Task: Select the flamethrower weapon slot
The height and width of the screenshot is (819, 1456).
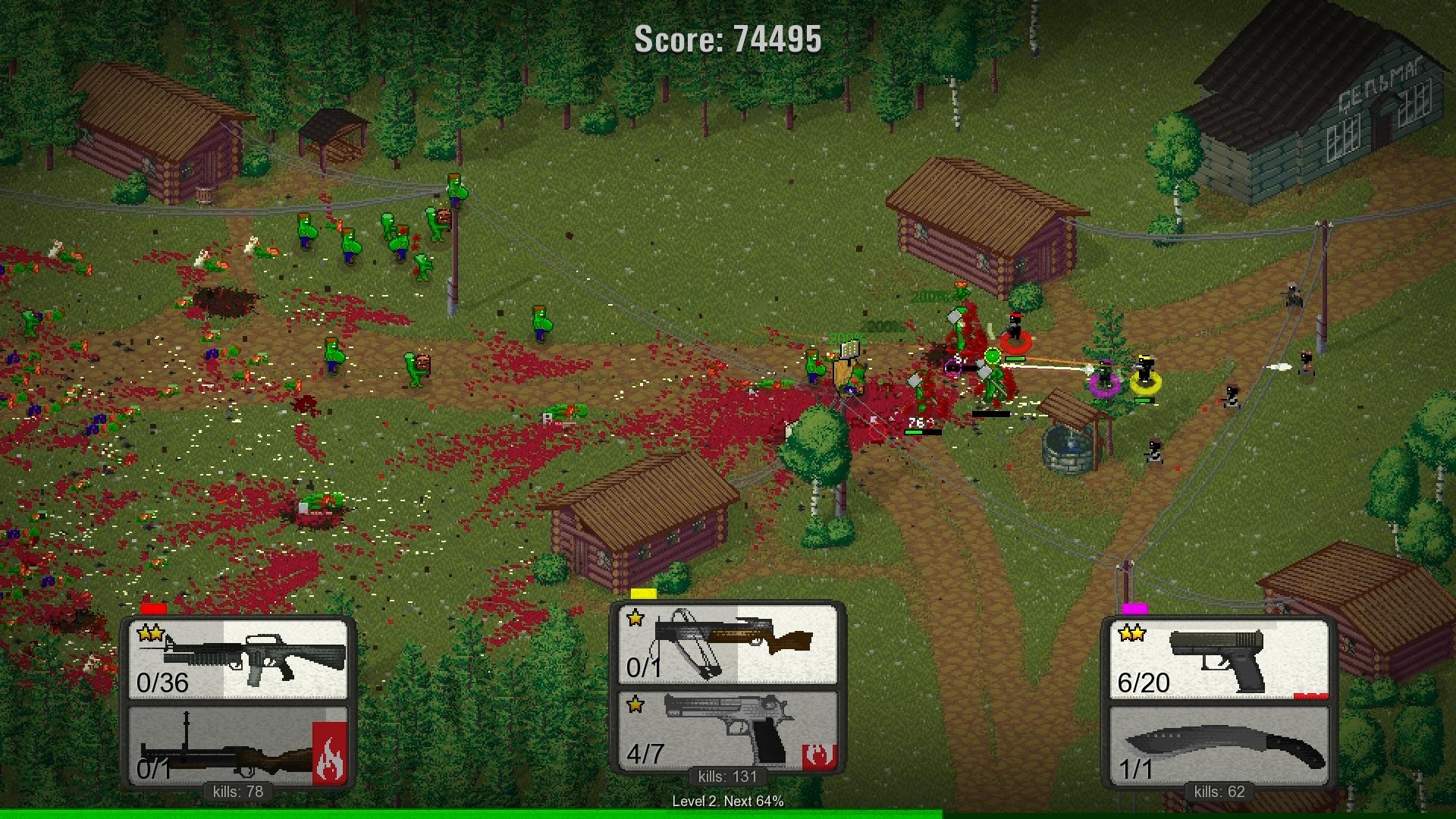Action: (x=238, y=745)
